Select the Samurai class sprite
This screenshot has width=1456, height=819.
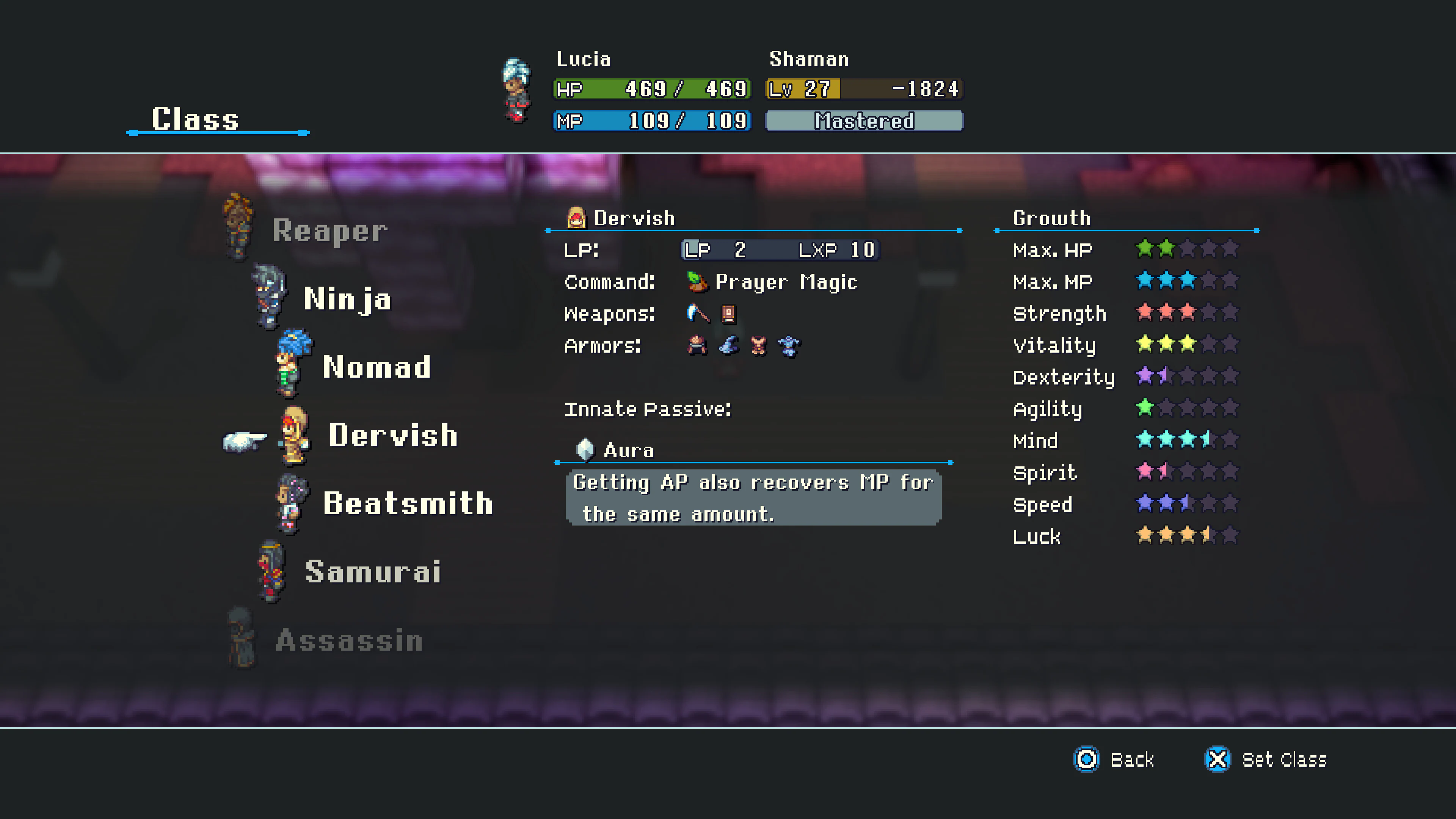(x=271, y=568)
